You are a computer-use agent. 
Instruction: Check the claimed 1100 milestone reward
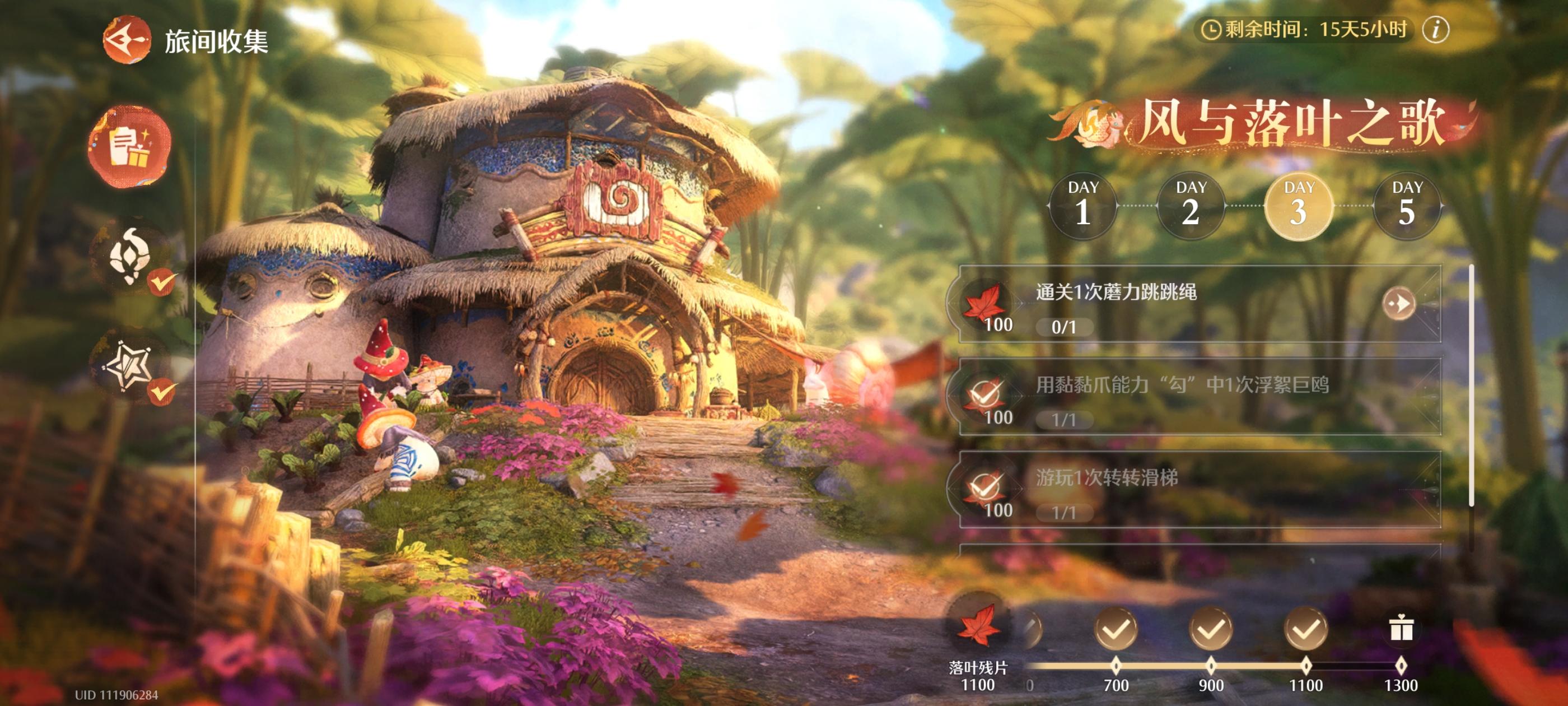[1306, 629]
